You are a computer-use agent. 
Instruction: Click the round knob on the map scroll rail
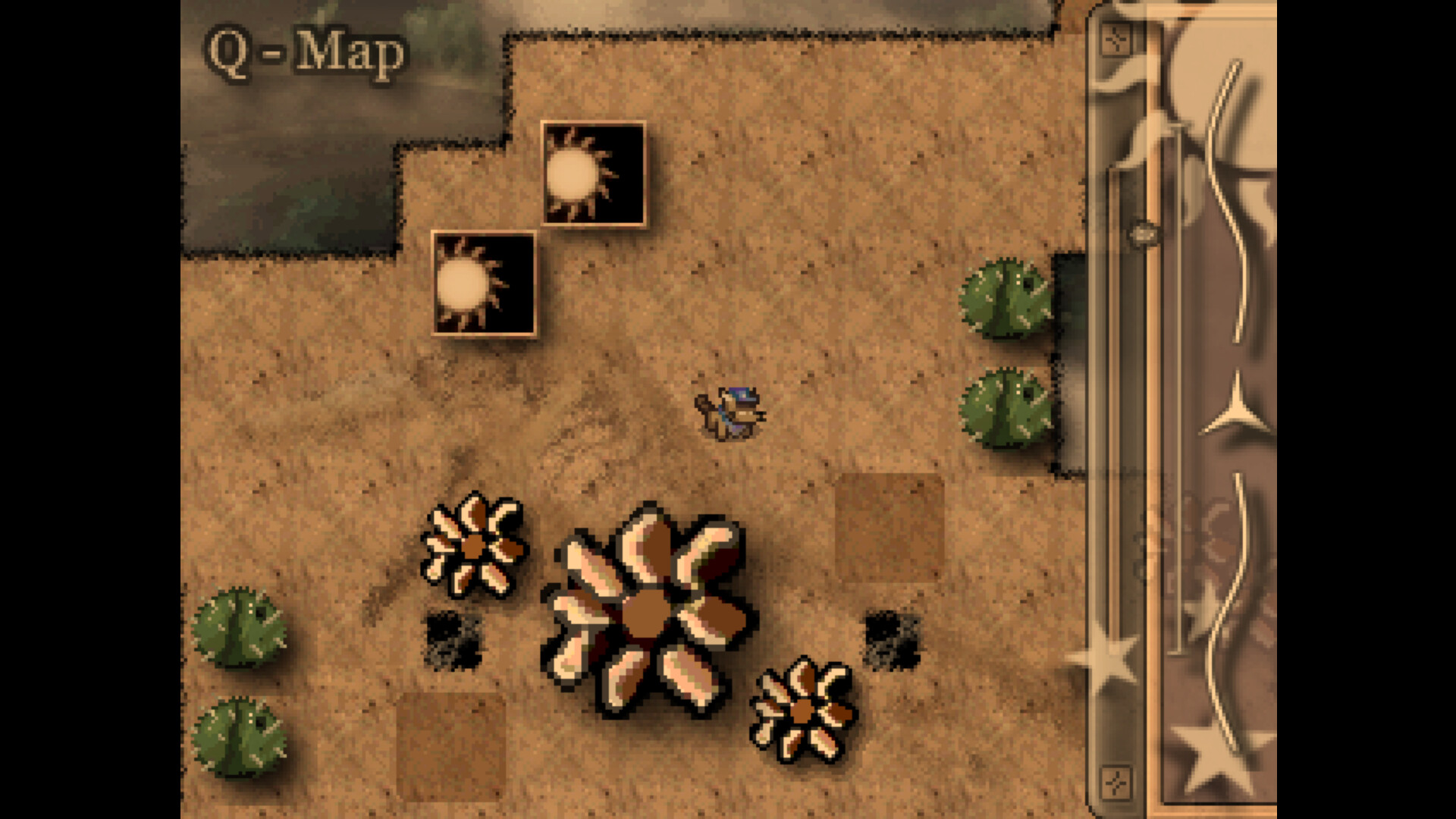[x=1145, y=233]
